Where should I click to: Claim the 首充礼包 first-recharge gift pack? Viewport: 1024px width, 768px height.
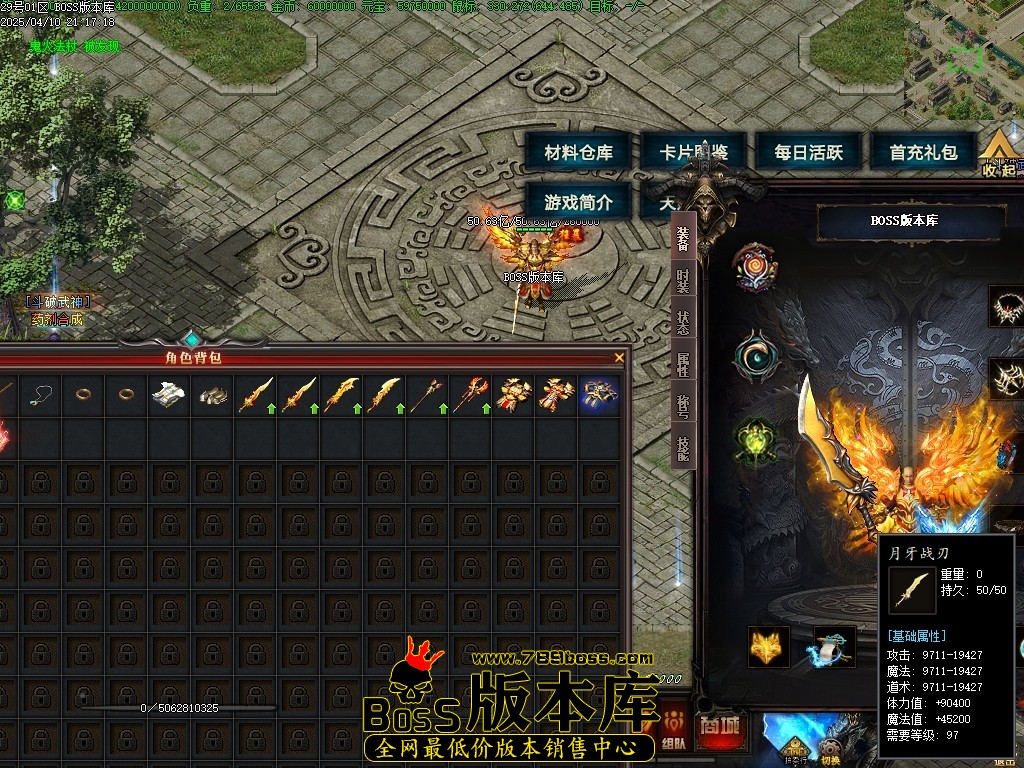point(923,153)
